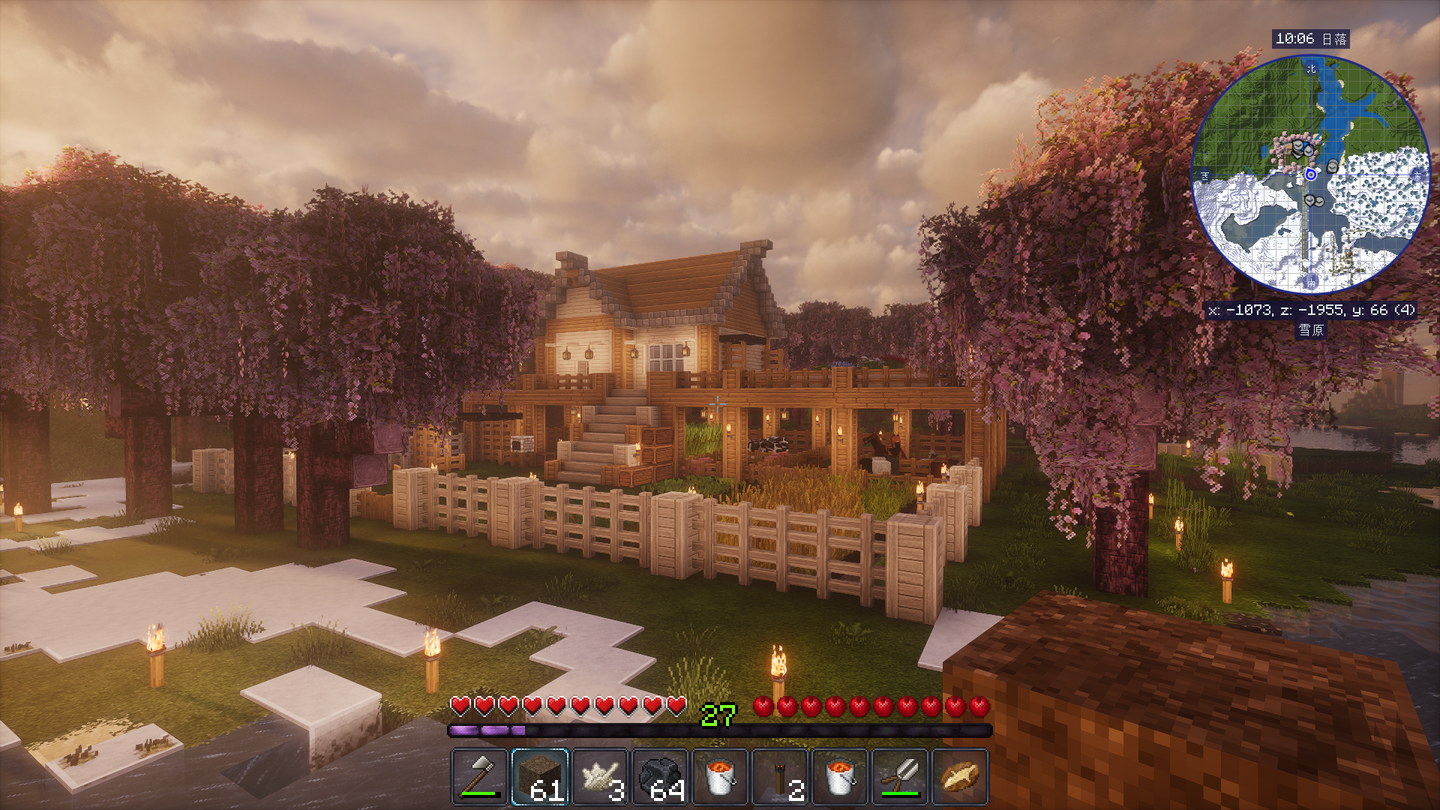Equip the shears from the hotbar
Image resolution: width=1440 pixels, height=810 pixels.
click(900, 776)
